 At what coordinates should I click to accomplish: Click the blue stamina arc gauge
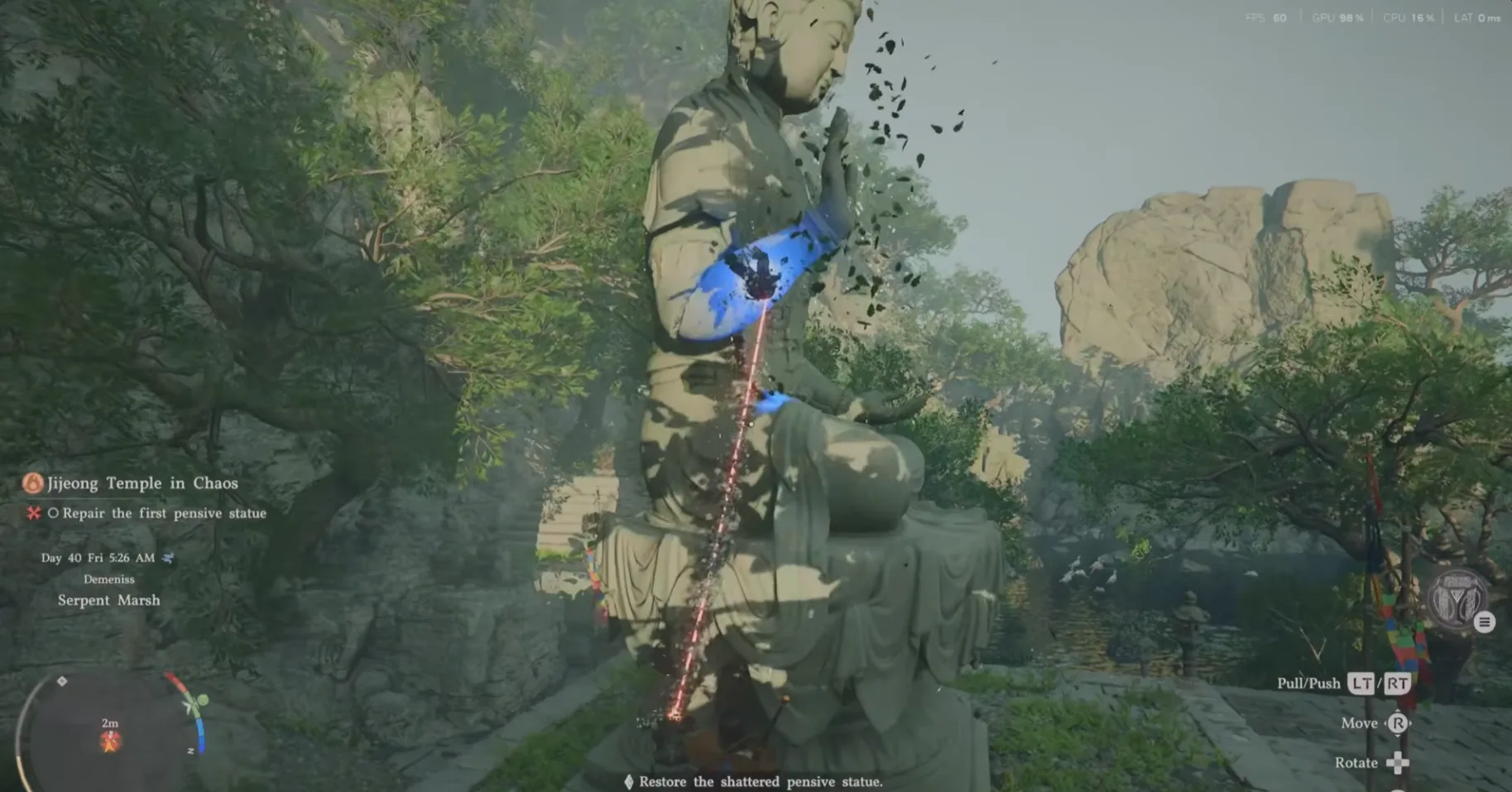[202, 735]
